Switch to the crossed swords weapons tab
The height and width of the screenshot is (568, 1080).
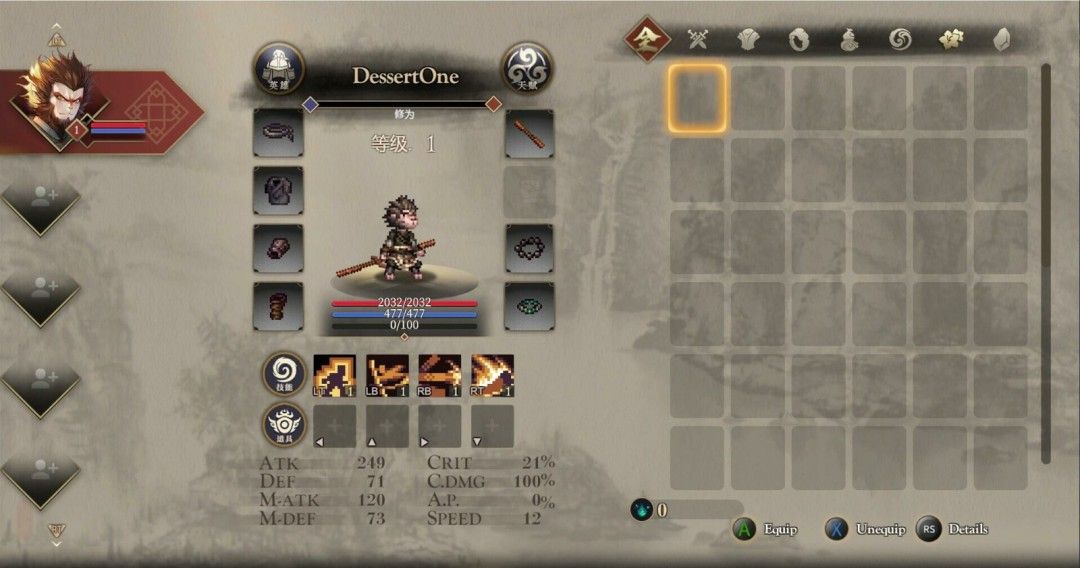click(x=698, y=40)
